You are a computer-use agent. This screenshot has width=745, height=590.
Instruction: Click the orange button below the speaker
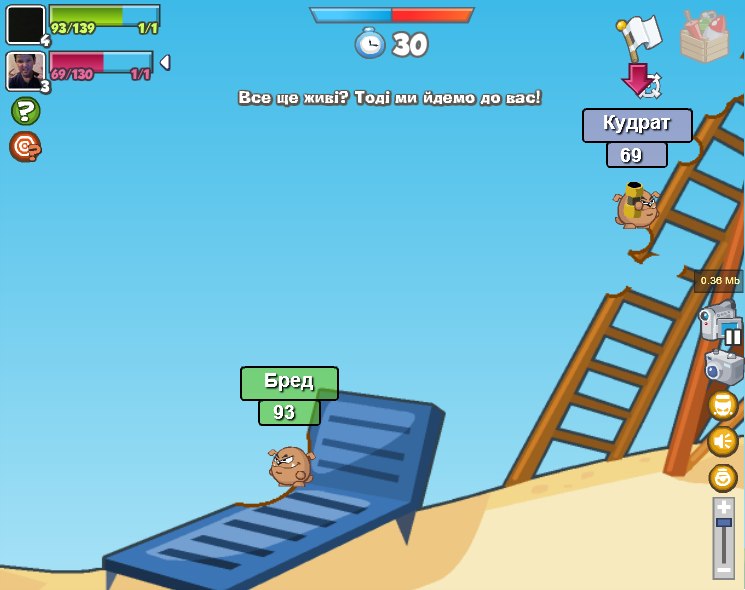723,477
